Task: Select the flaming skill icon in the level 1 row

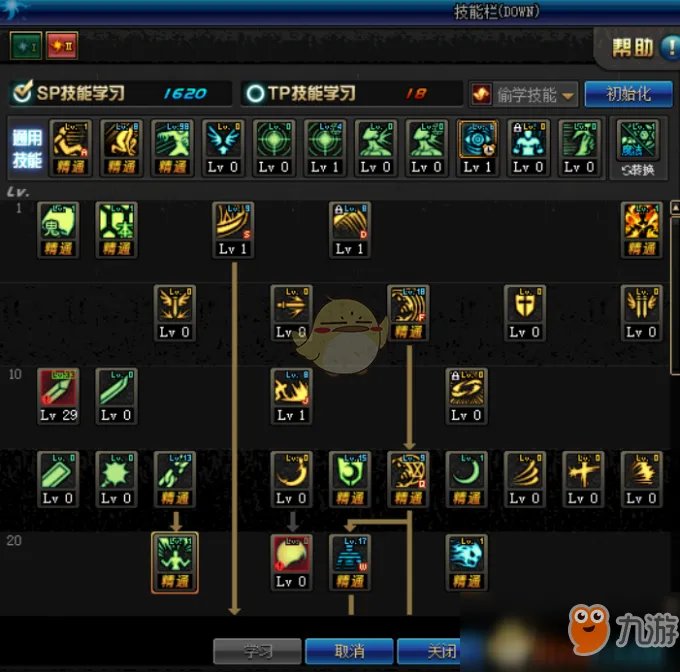Action: 641,228
